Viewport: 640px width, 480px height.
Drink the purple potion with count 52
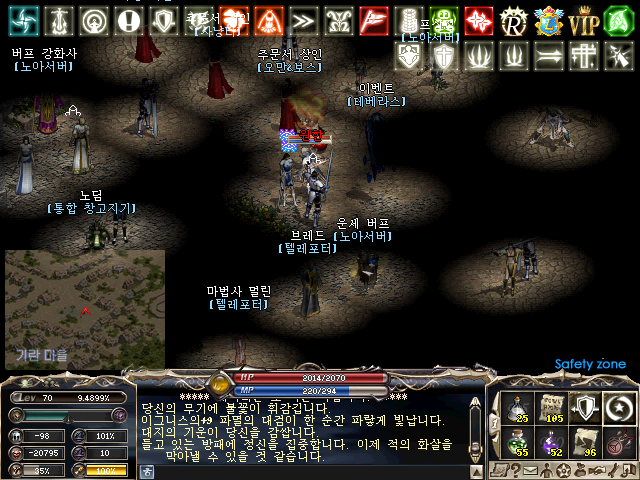pyautogui.click(x=552, y=441)
